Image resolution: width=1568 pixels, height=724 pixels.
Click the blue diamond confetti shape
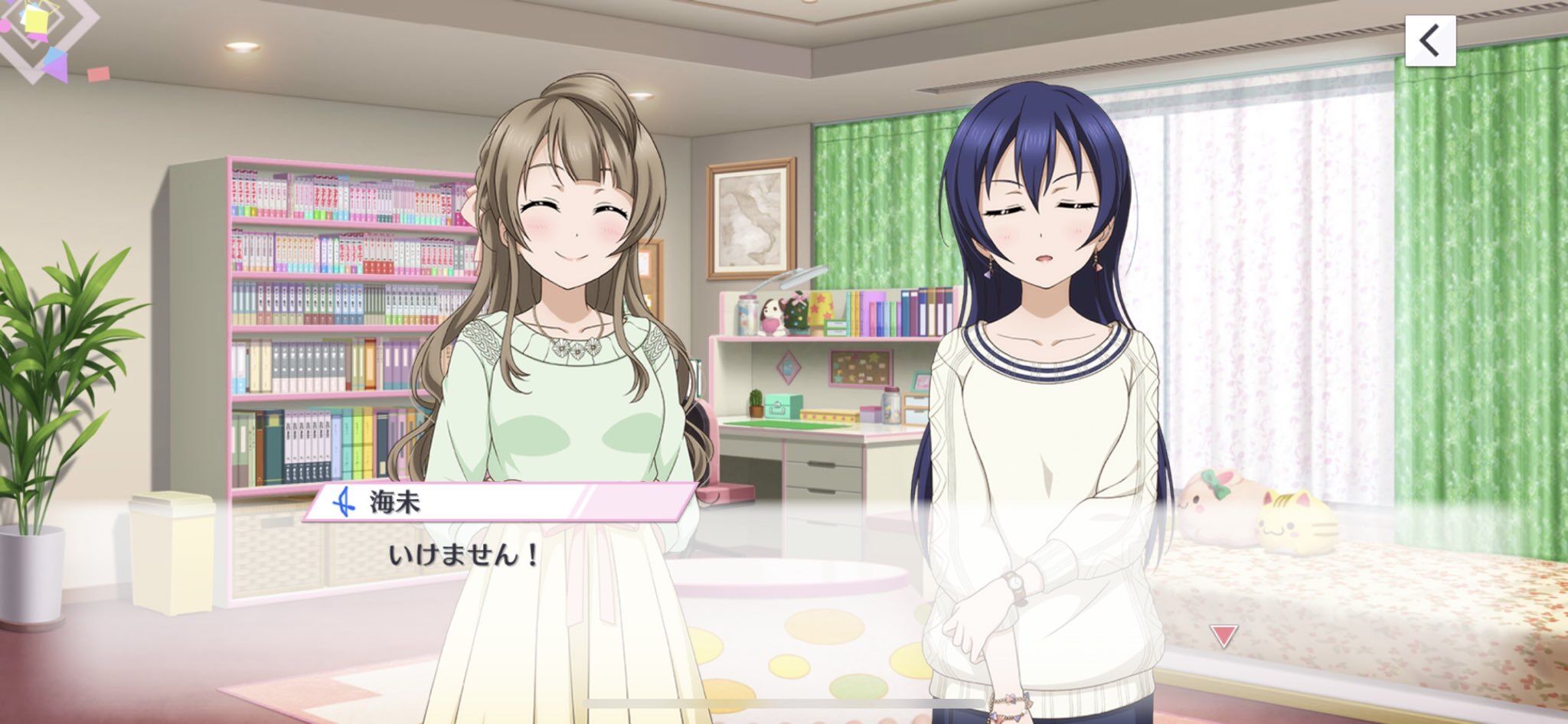point(54,54)
